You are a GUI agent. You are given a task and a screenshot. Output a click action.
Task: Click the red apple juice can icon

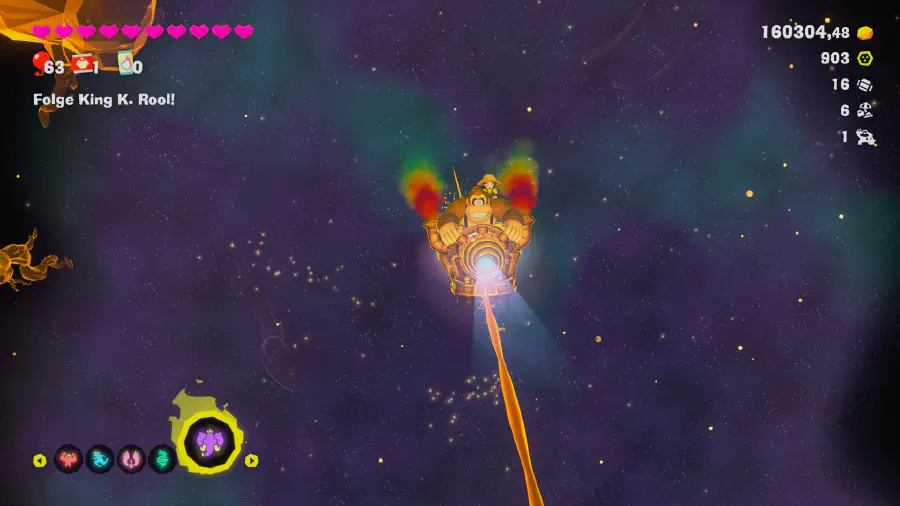click(83, 64)
